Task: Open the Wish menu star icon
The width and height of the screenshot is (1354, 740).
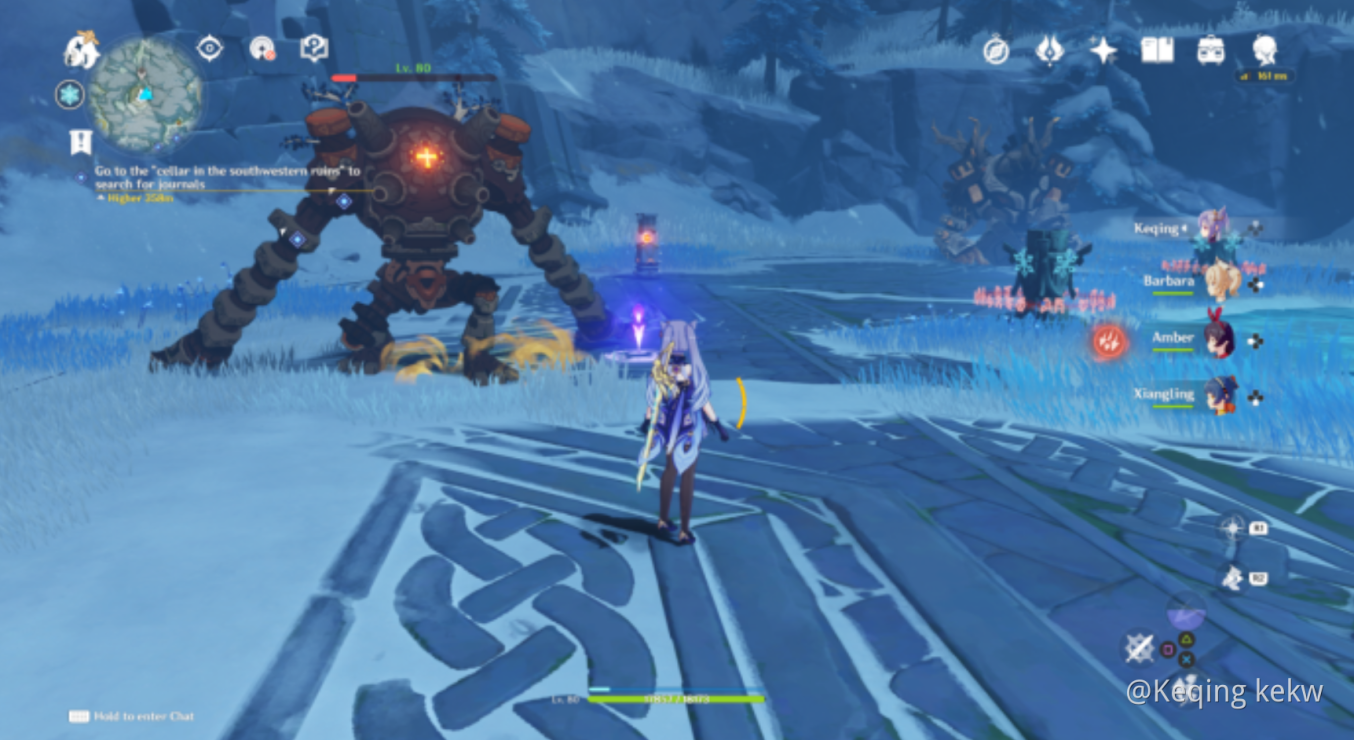Action: pyautogui.click(x=1101, y=50)
